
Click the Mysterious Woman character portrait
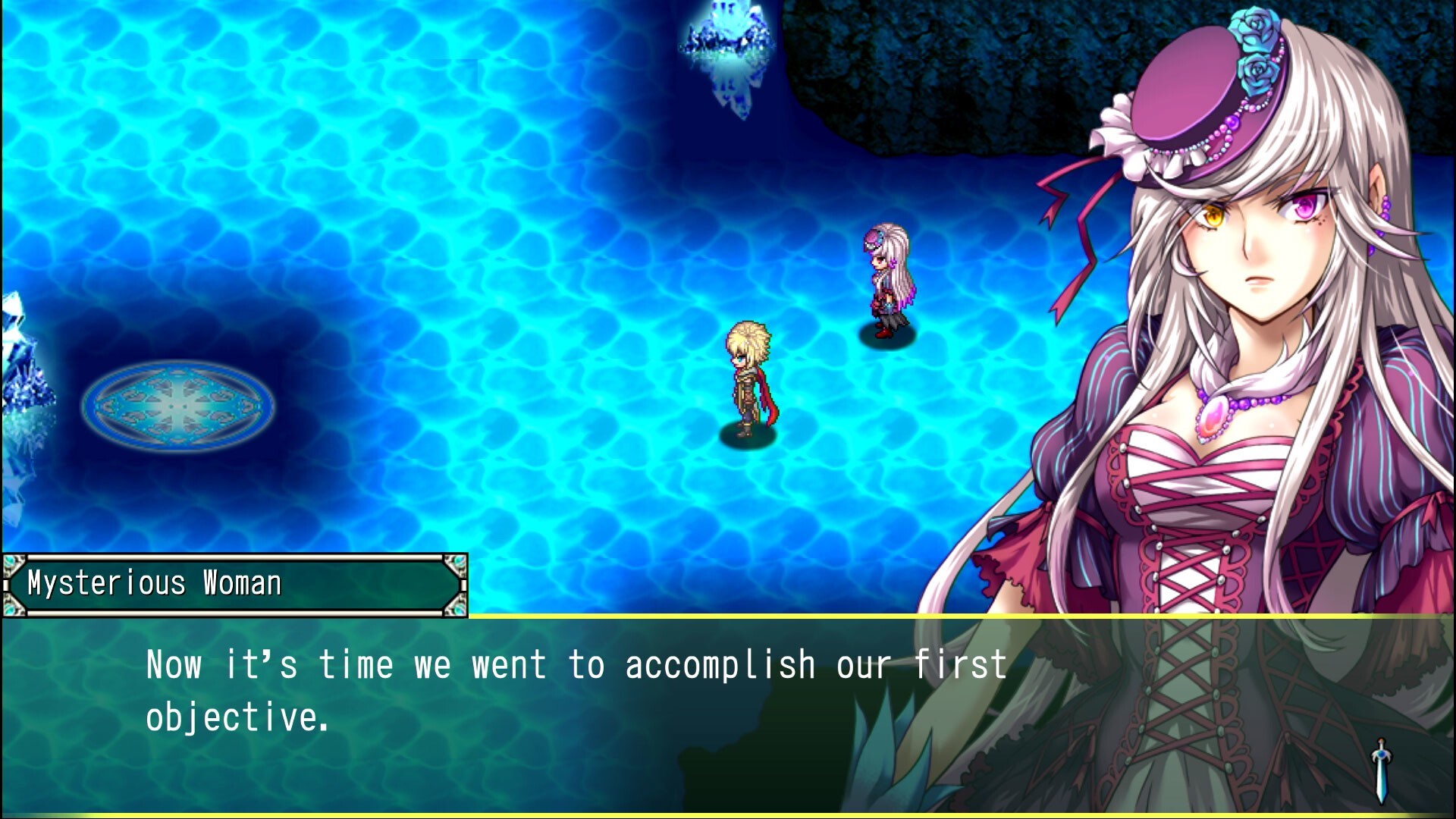coord(1251,303)
